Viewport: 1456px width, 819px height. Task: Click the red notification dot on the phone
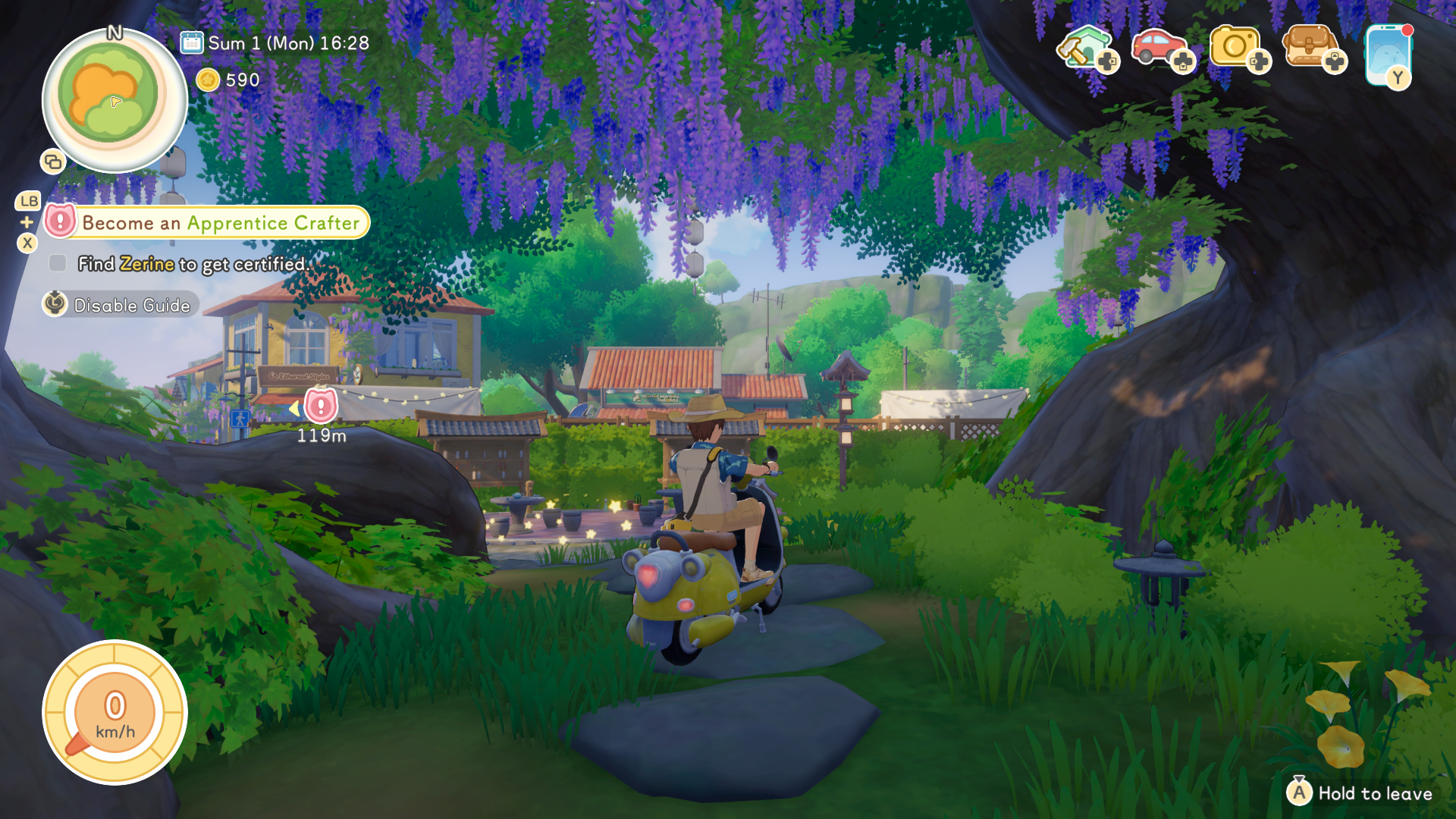(1409, 29)
